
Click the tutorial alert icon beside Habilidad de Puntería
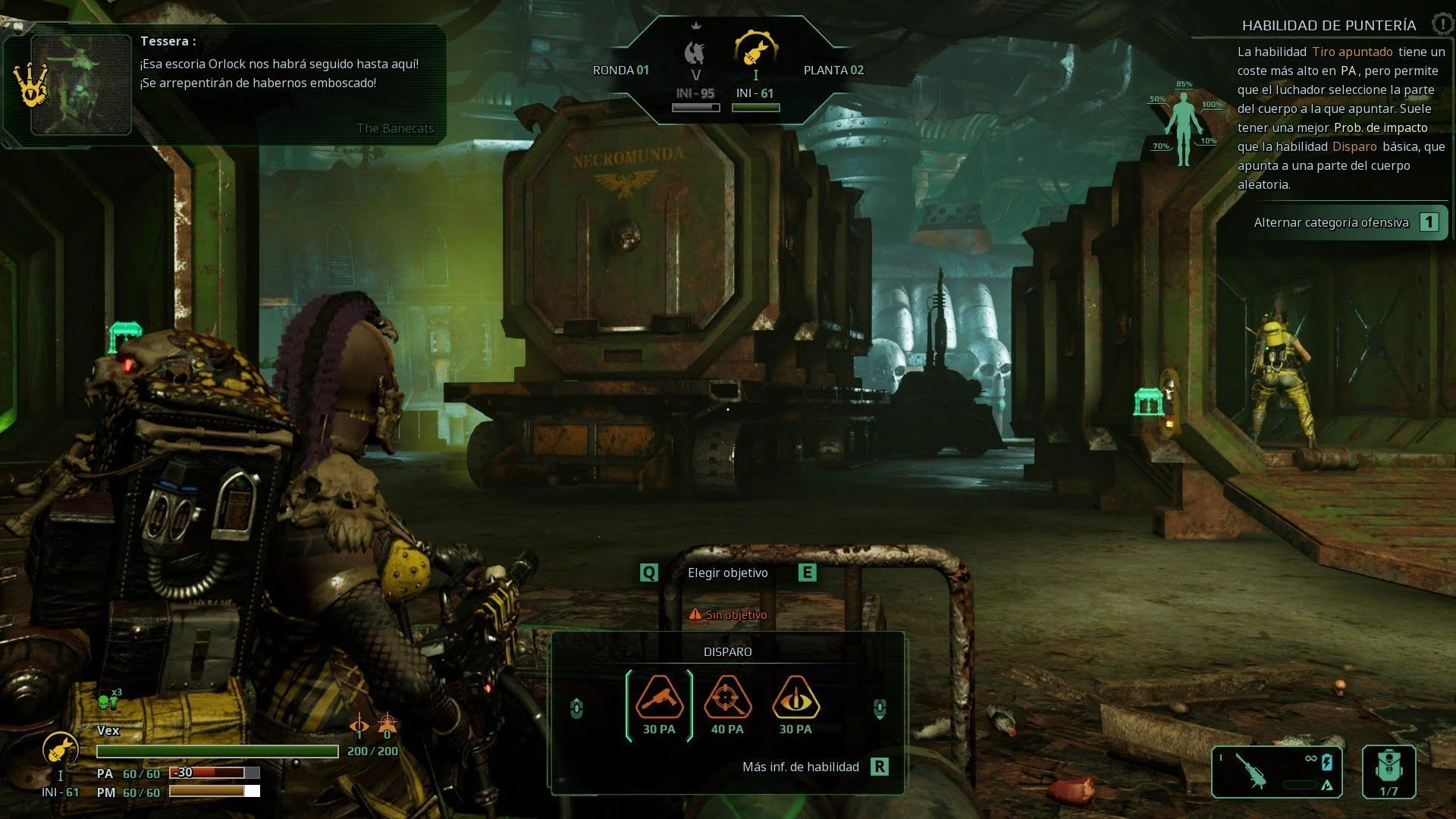[1442, 24]
